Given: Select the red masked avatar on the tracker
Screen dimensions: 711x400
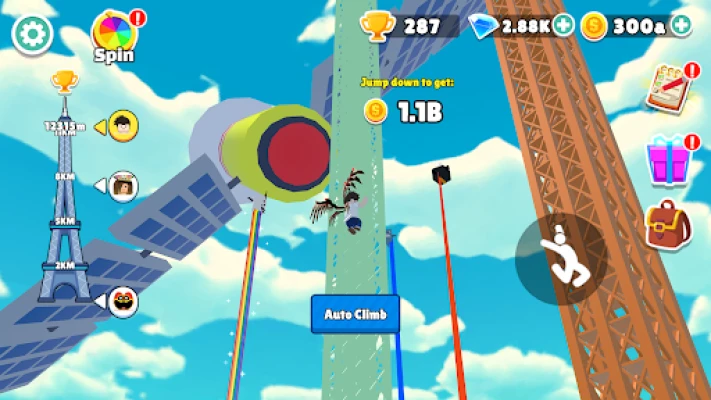Looking at the screenshot, I should [122, 301].
